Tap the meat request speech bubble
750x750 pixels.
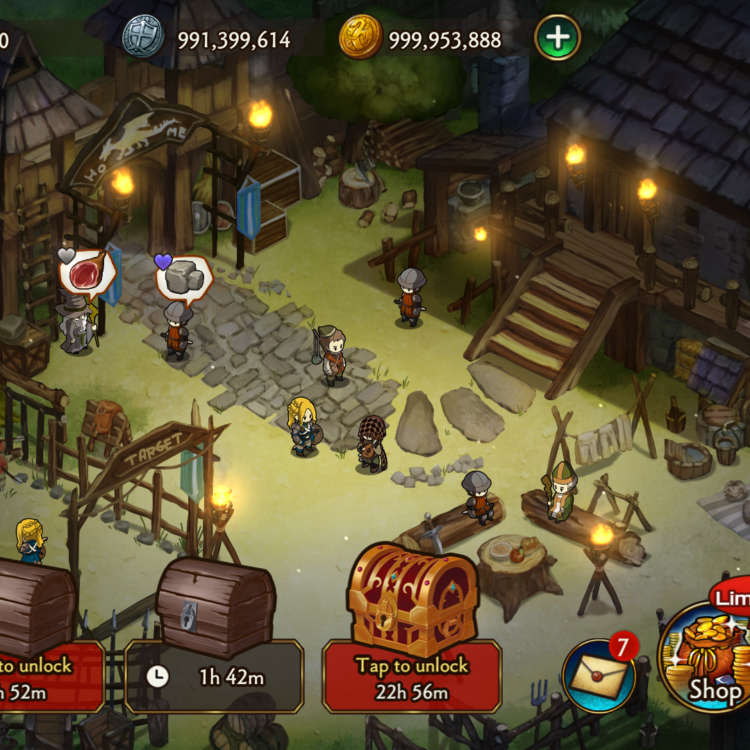pos(88,272)
